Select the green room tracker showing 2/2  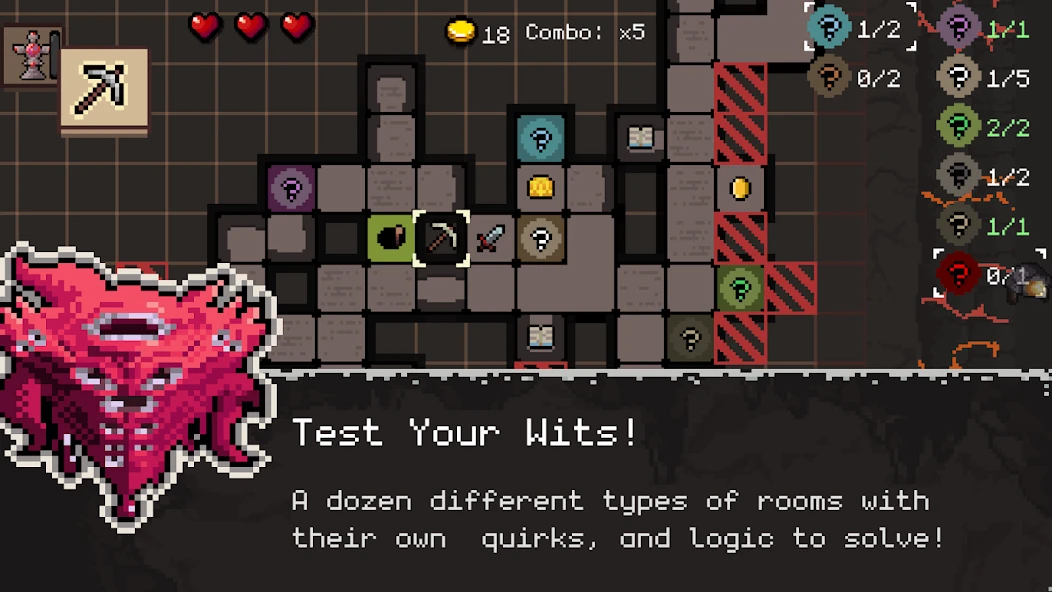984,127
